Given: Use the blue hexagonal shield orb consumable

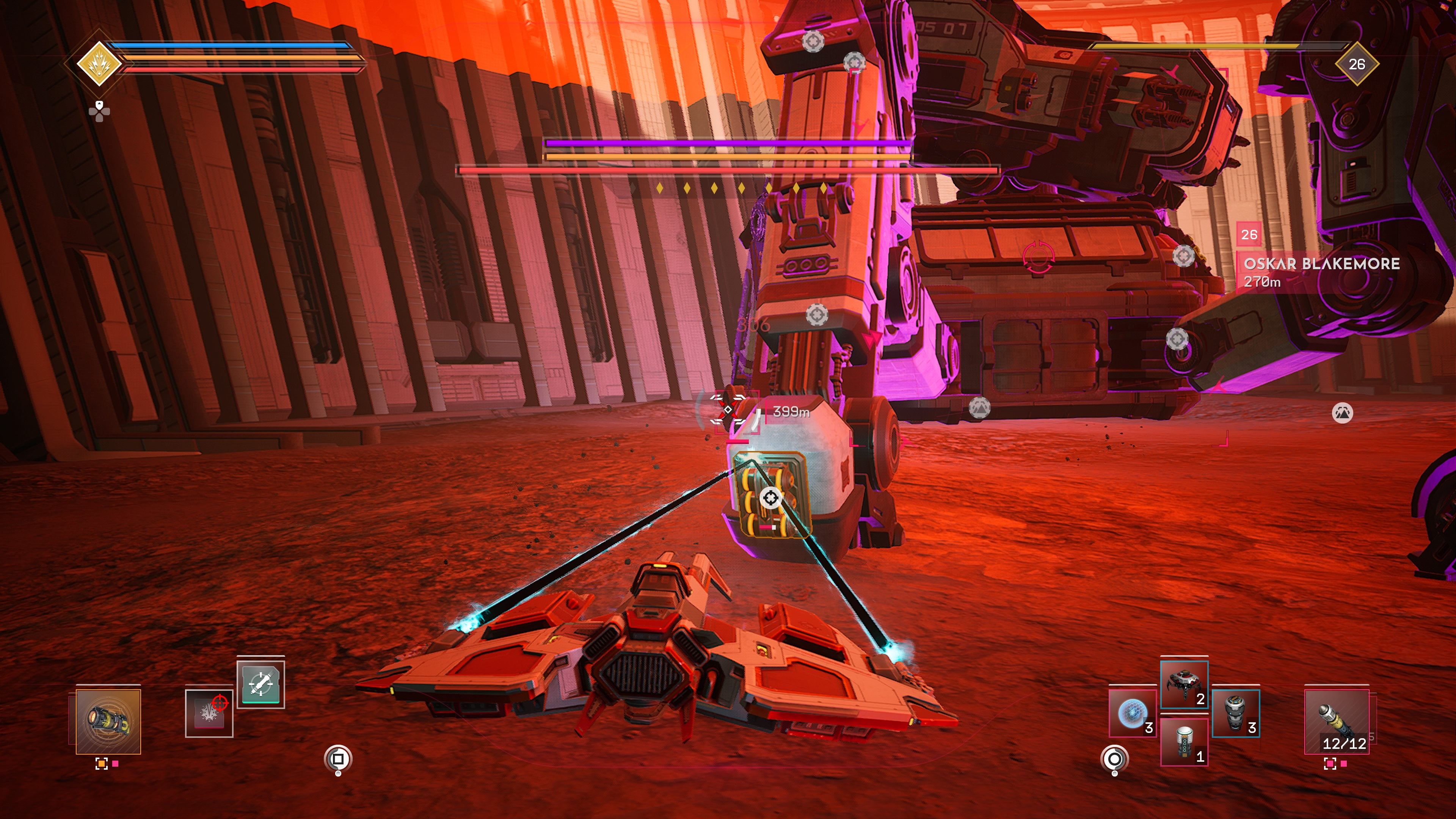Looking at the screenshot, I should 1132,713.
